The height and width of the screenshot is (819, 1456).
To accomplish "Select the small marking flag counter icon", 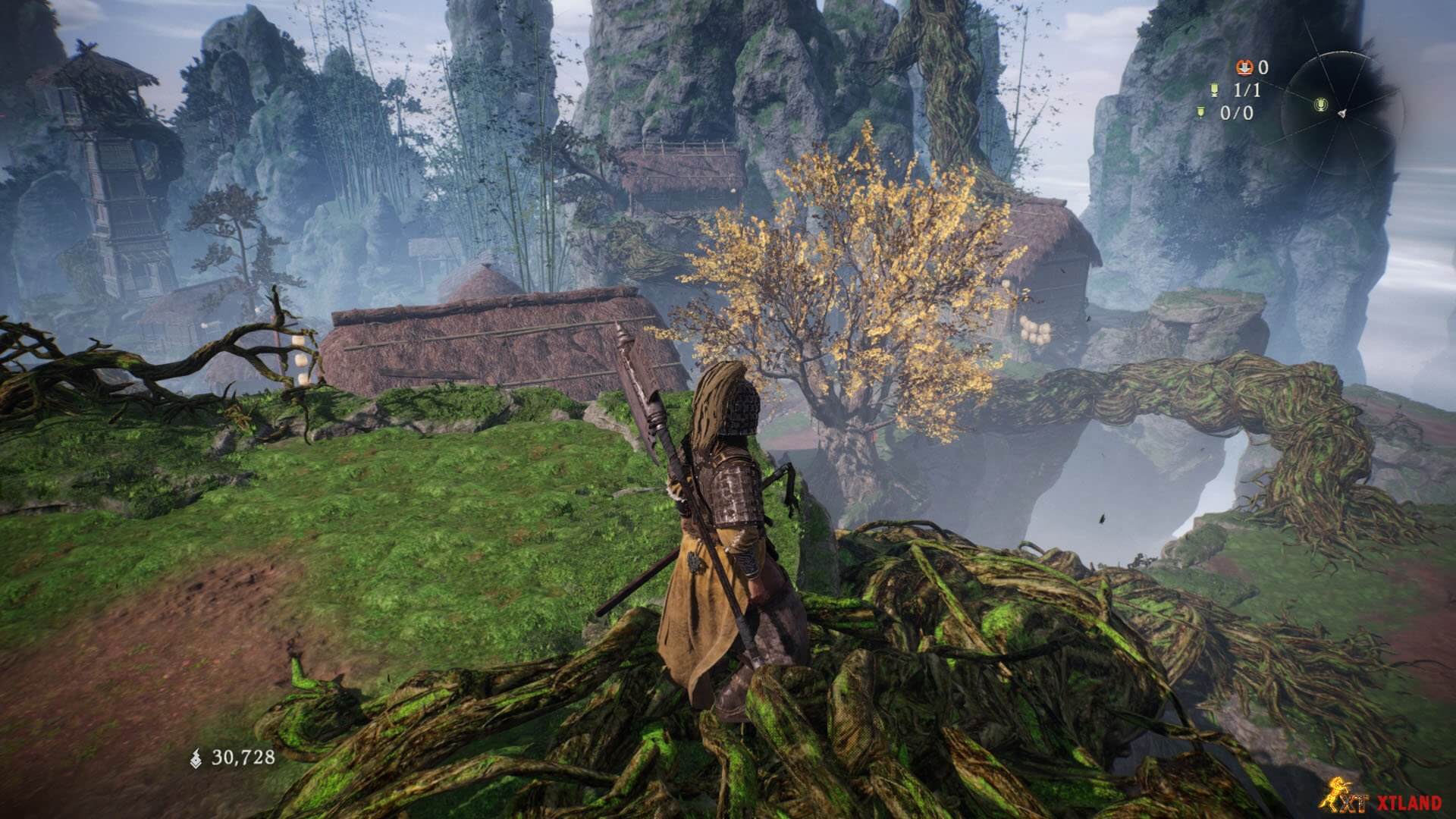I will tap(1200, 113).
